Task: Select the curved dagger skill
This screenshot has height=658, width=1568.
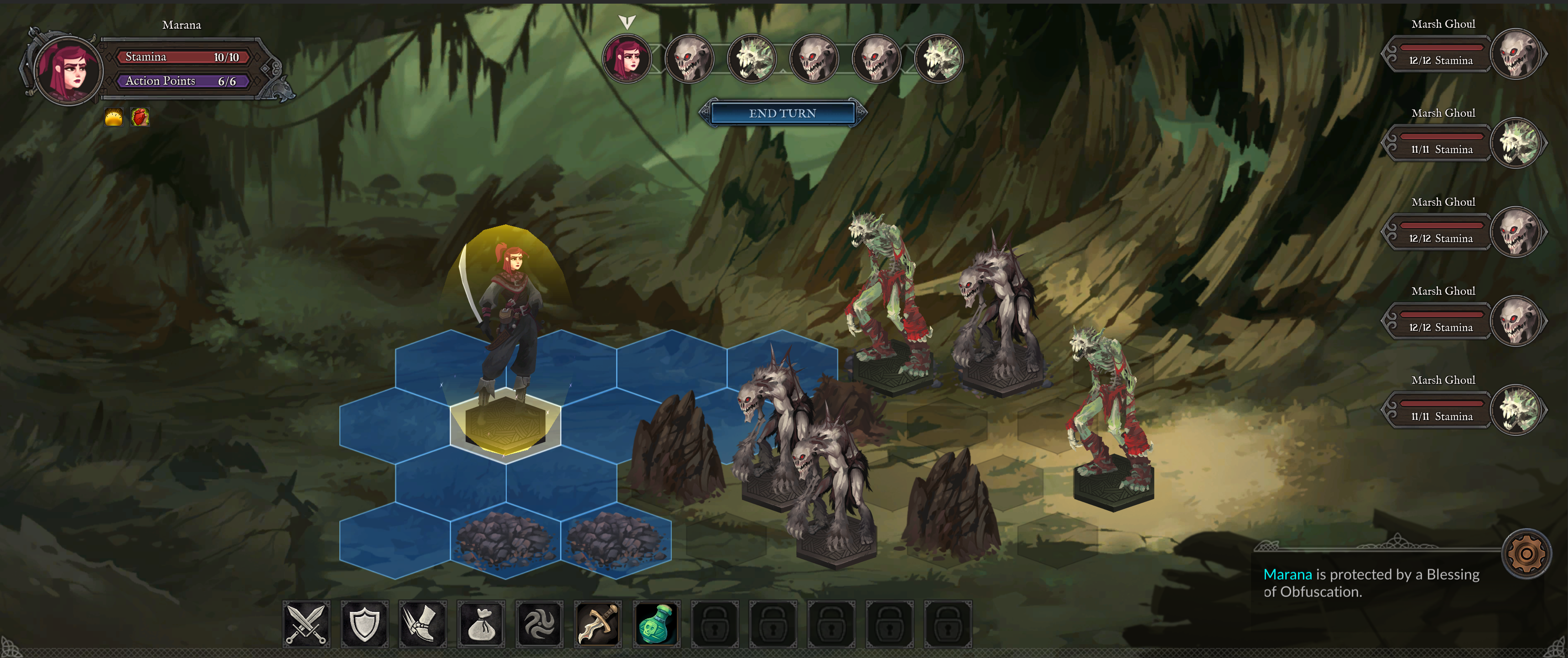Action: pyautogui.click(x=598, y=623)
